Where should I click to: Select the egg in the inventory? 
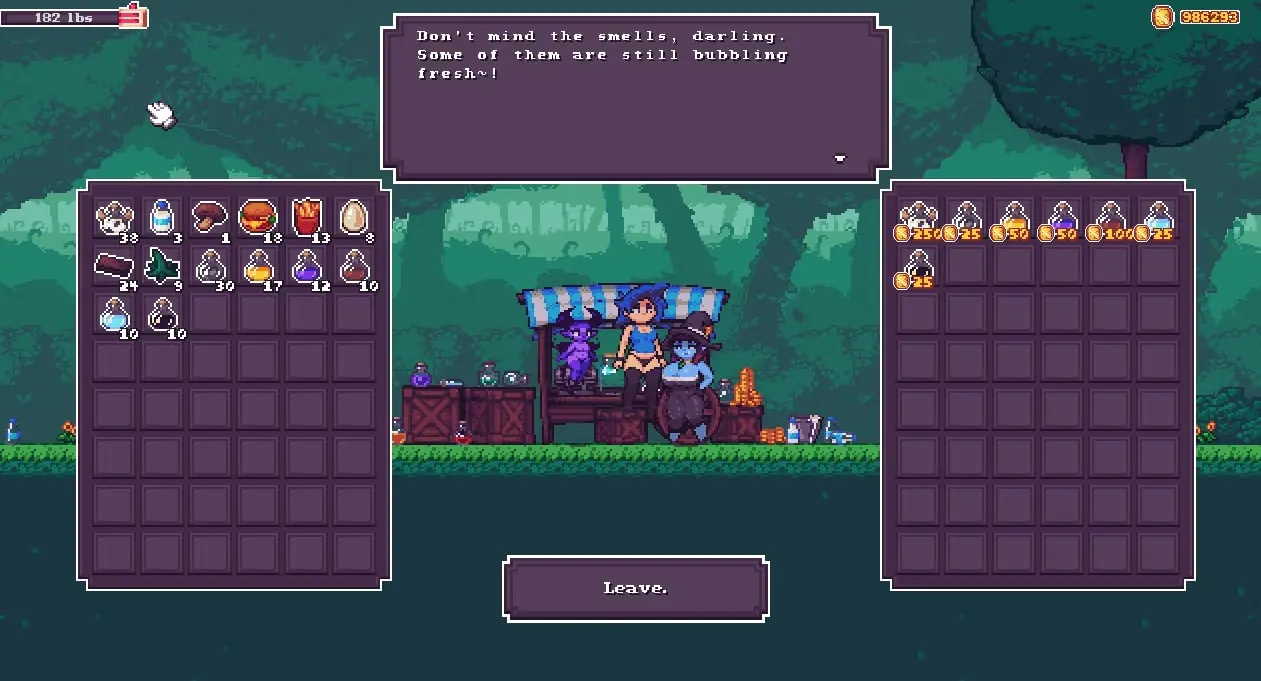point(355,217)
